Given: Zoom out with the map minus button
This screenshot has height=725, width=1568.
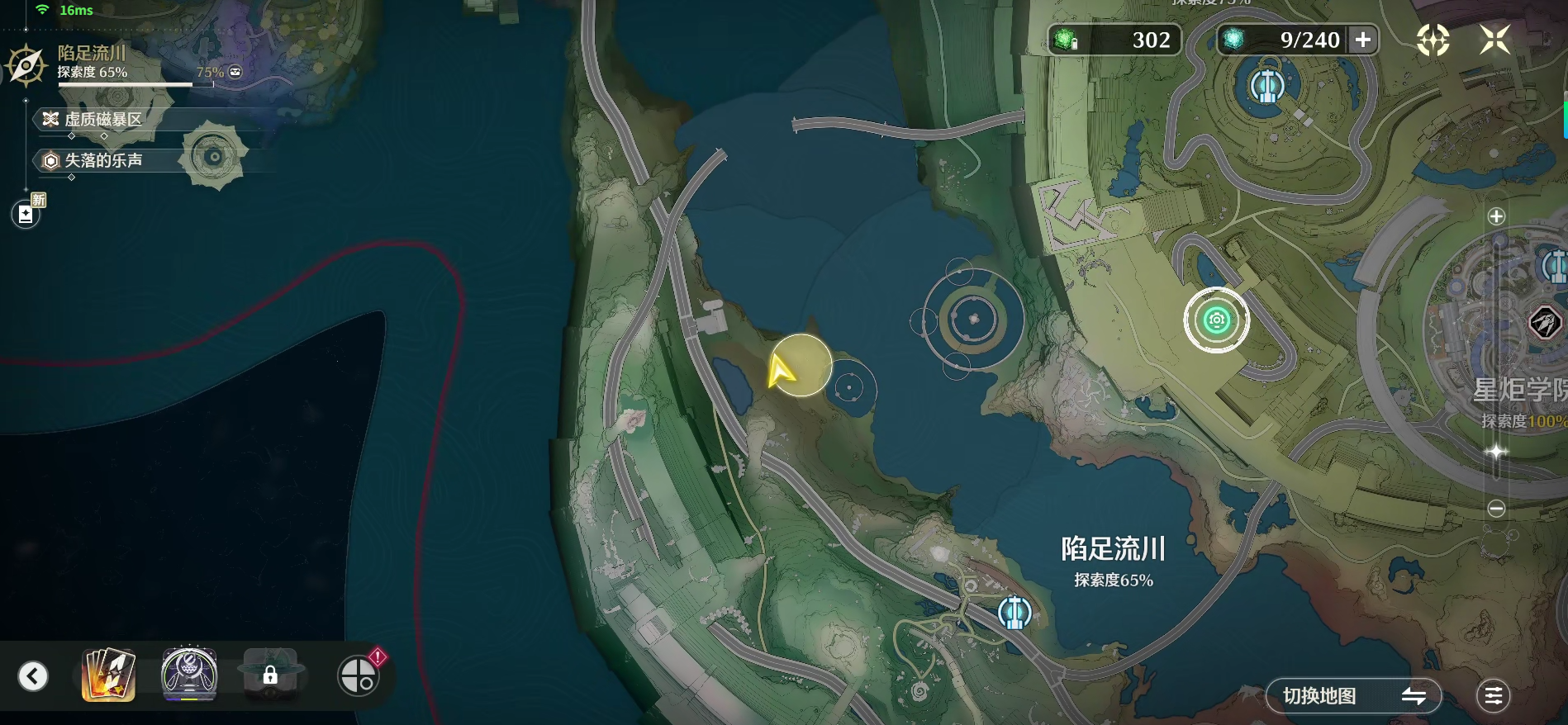Looking at the screenshot, I should pyautogui.click(x=1496, y=509).
